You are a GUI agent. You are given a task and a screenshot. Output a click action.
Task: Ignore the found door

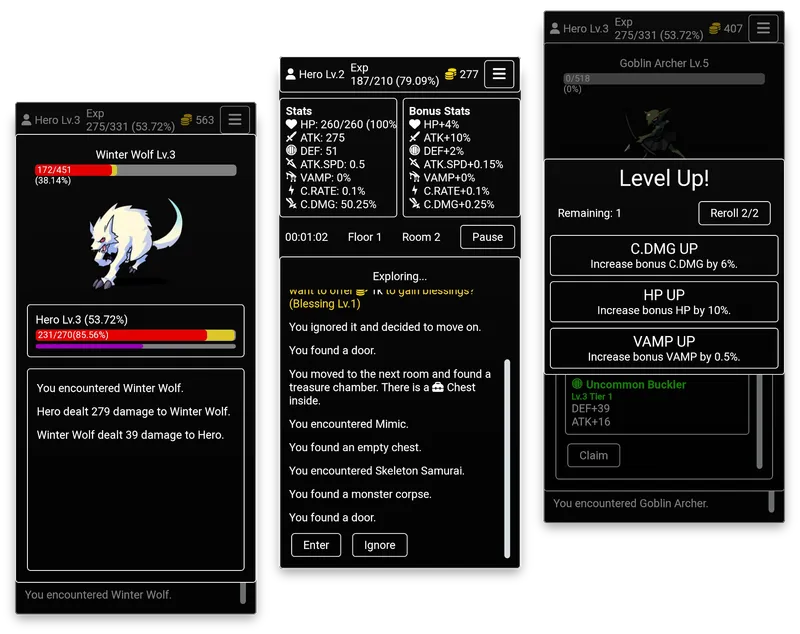(379, 545)
